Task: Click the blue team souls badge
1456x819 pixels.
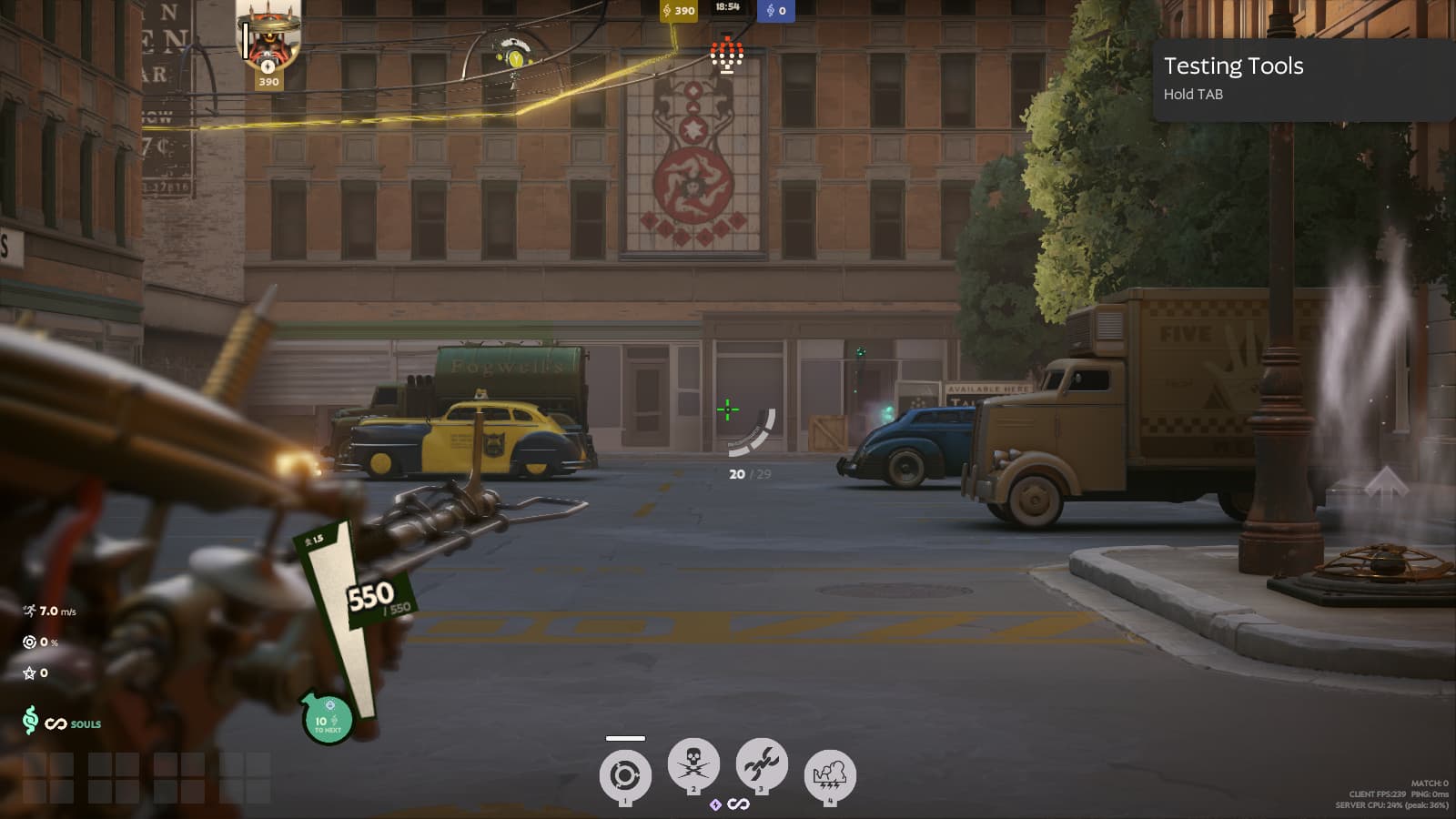Action: [x=776, y=11]
